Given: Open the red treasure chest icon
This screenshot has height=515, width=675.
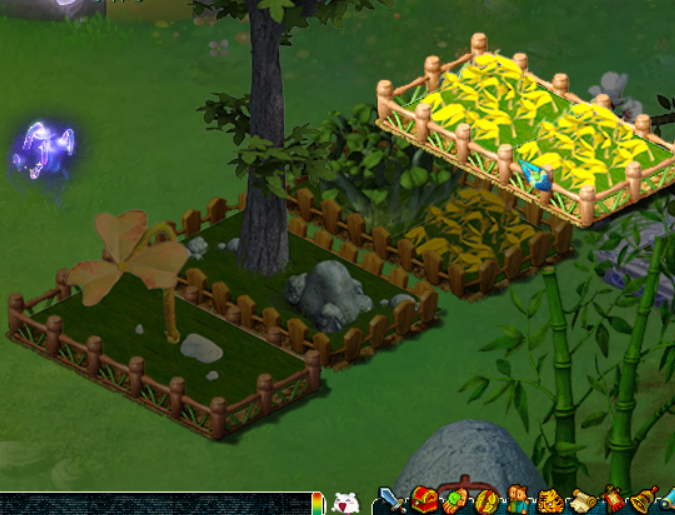Looking at the screenshot, I should (x=424, y=499).
